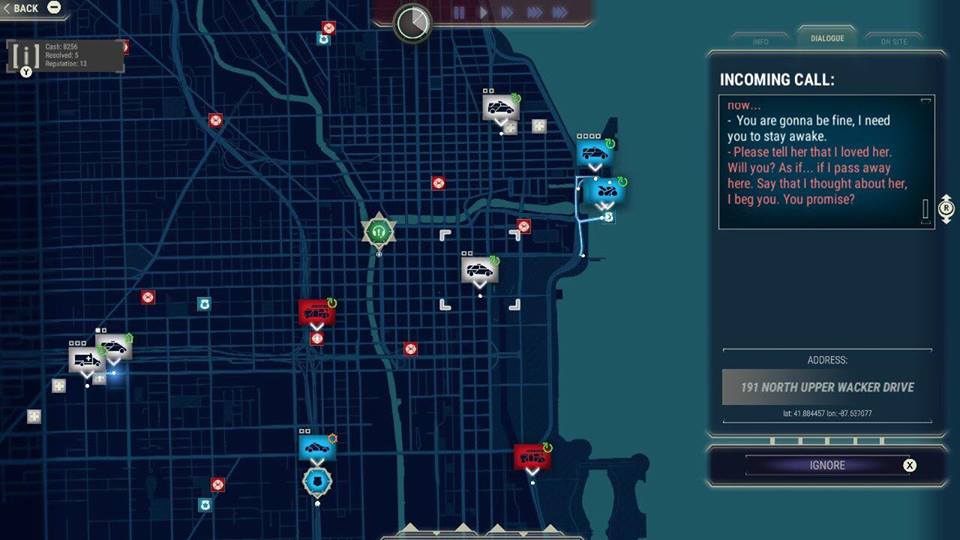
Task: Select the green headset dispatch center marker
Action: [379, 232]
